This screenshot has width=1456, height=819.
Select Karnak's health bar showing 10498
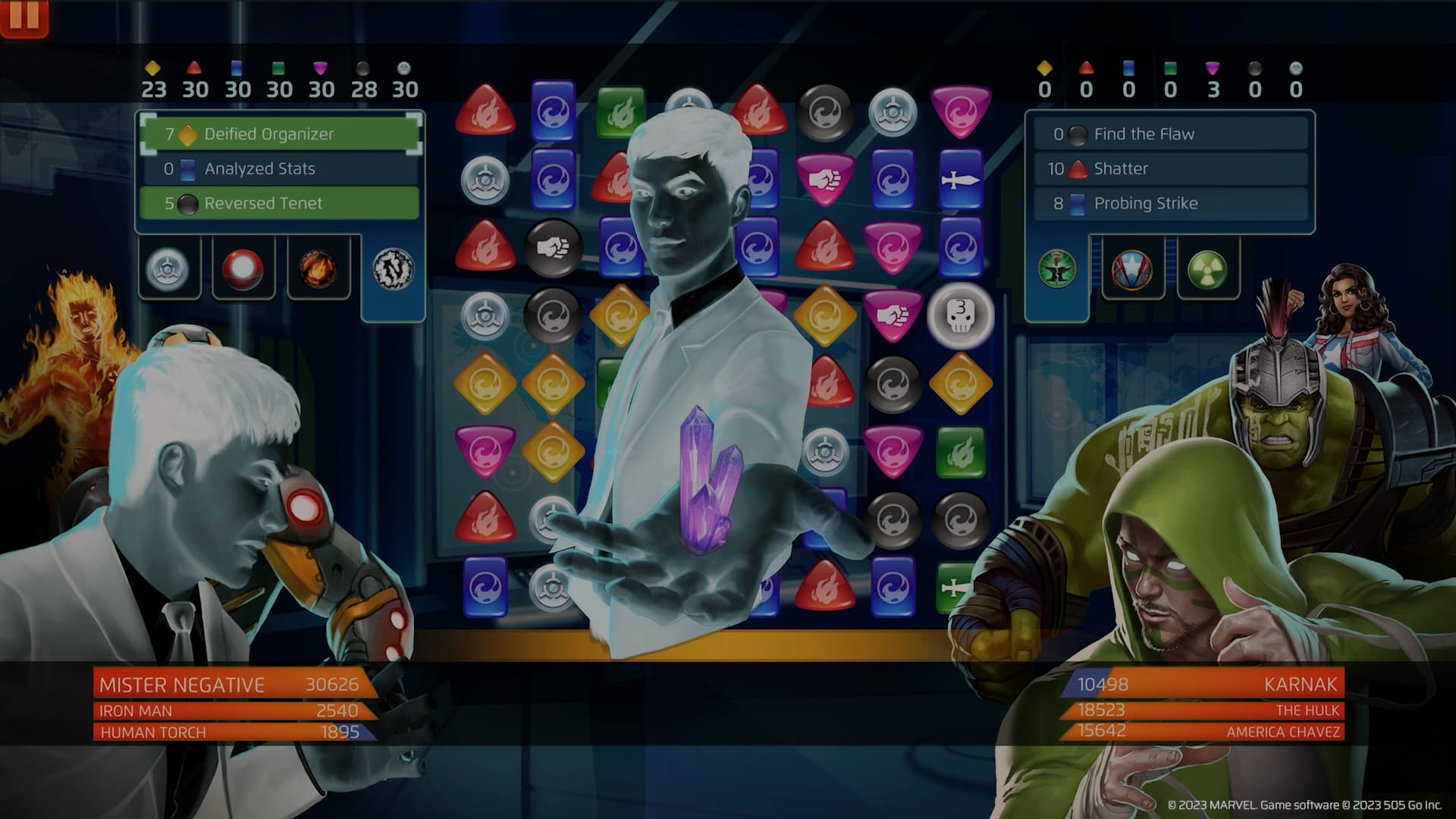coord(1206,684)
